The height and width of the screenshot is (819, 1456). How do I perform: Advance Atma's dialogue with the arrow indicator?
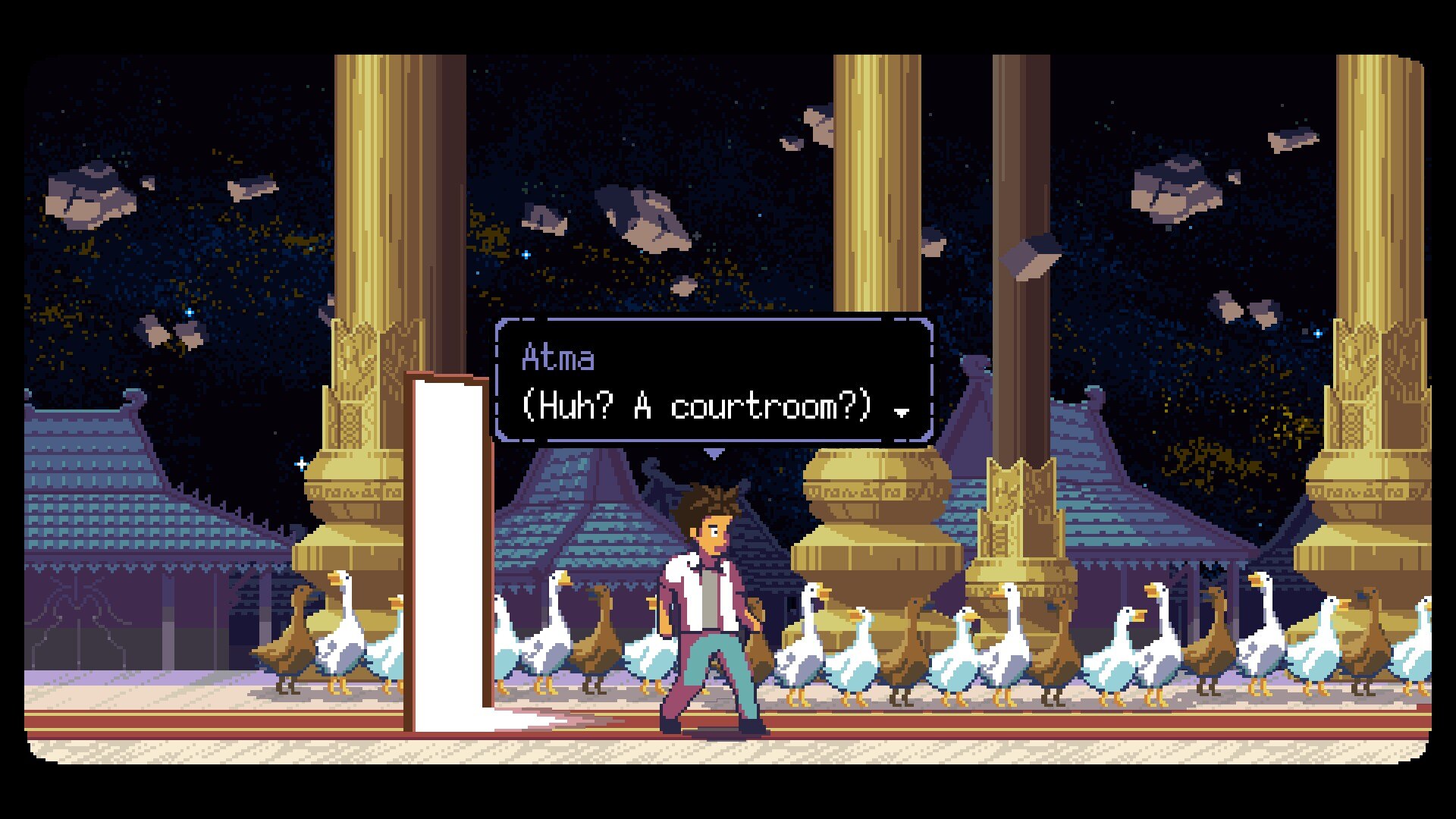[x=902, y=413]
